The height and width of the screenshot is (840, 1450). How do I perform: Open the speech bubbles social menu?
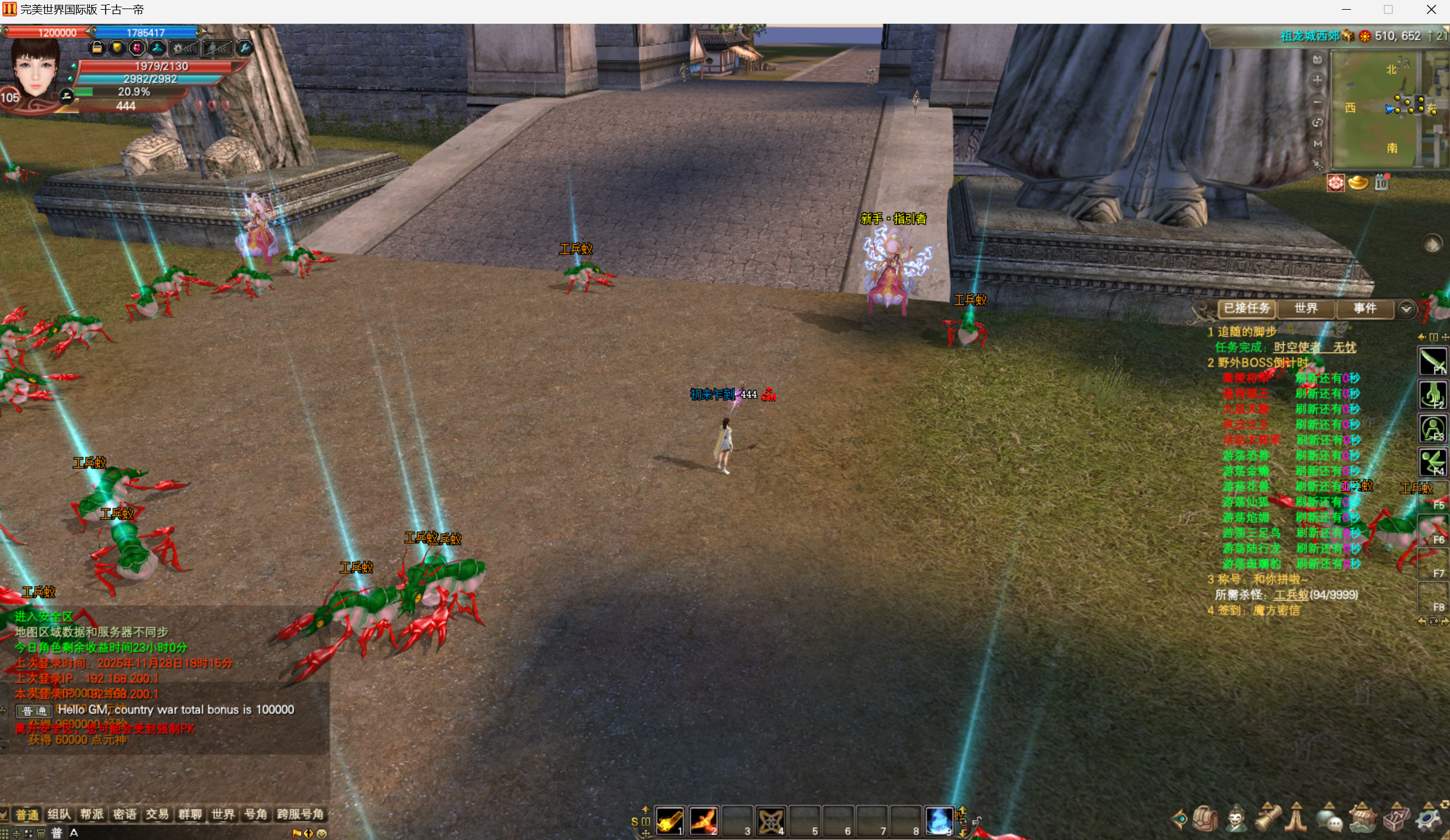[x=1329, y=819]
